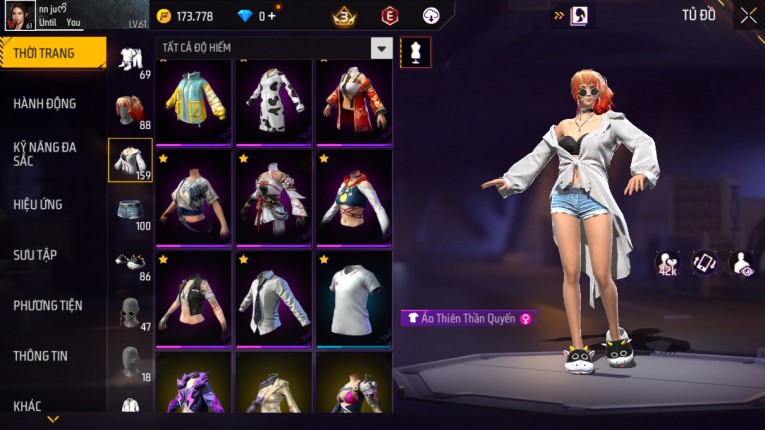Open the Tất Cả Độ Hiếm dropdown
This screenshot has width=765, height=430.
pyautogui.click(x=381, y=48)
